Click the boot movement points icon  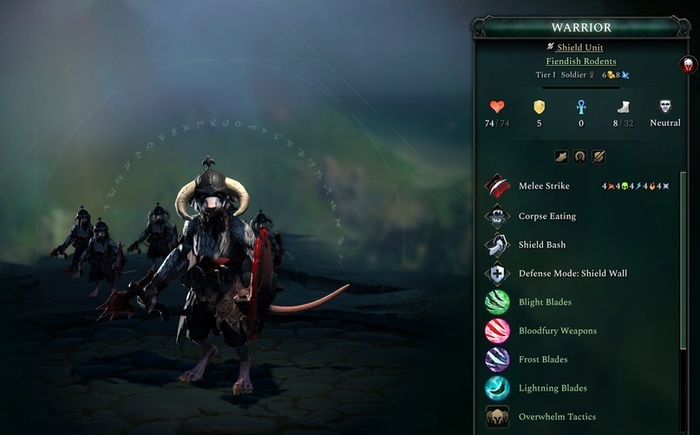[622, 107]
